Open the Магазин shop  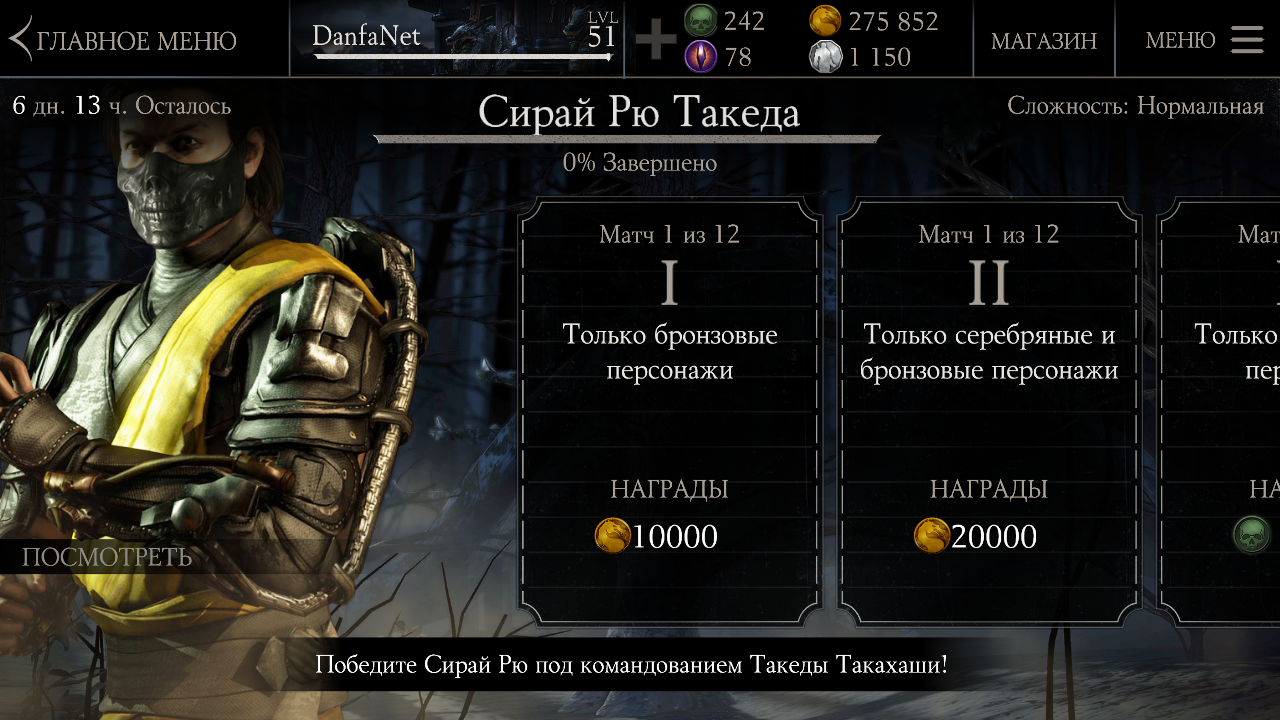coord(1043,40)
